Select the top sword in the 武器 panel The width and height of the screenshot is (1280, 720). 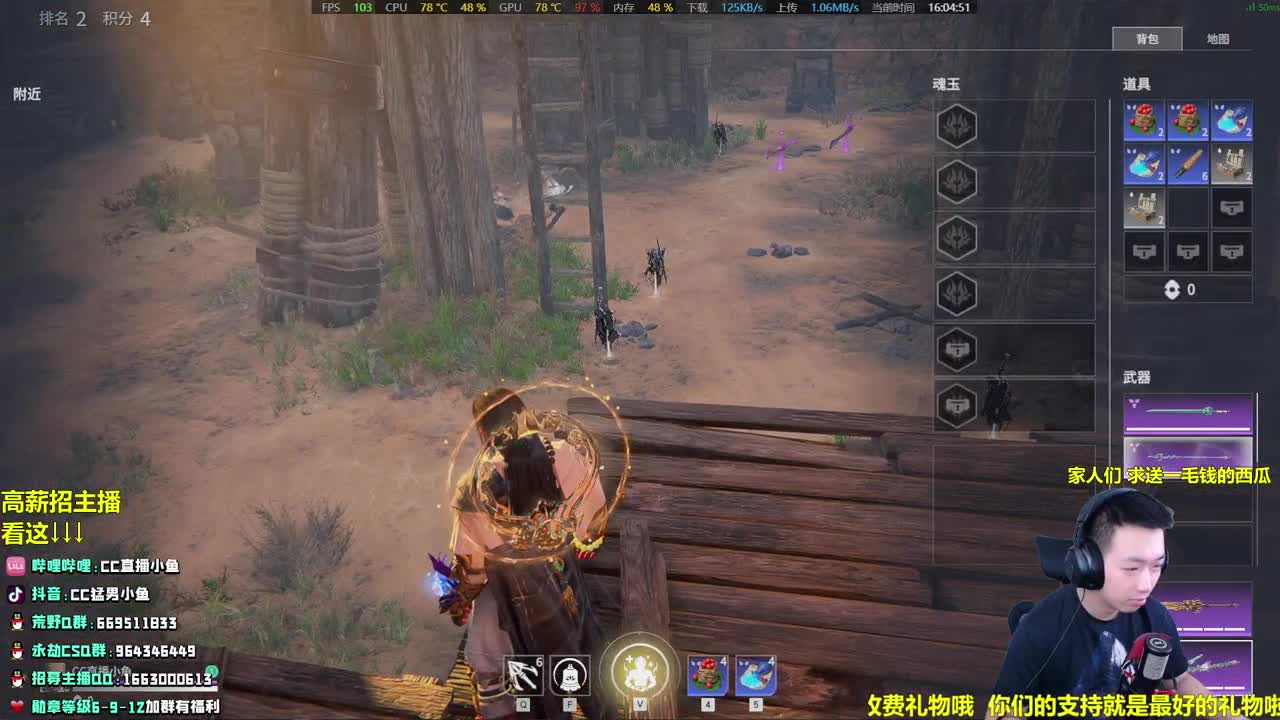[1188, 410]
